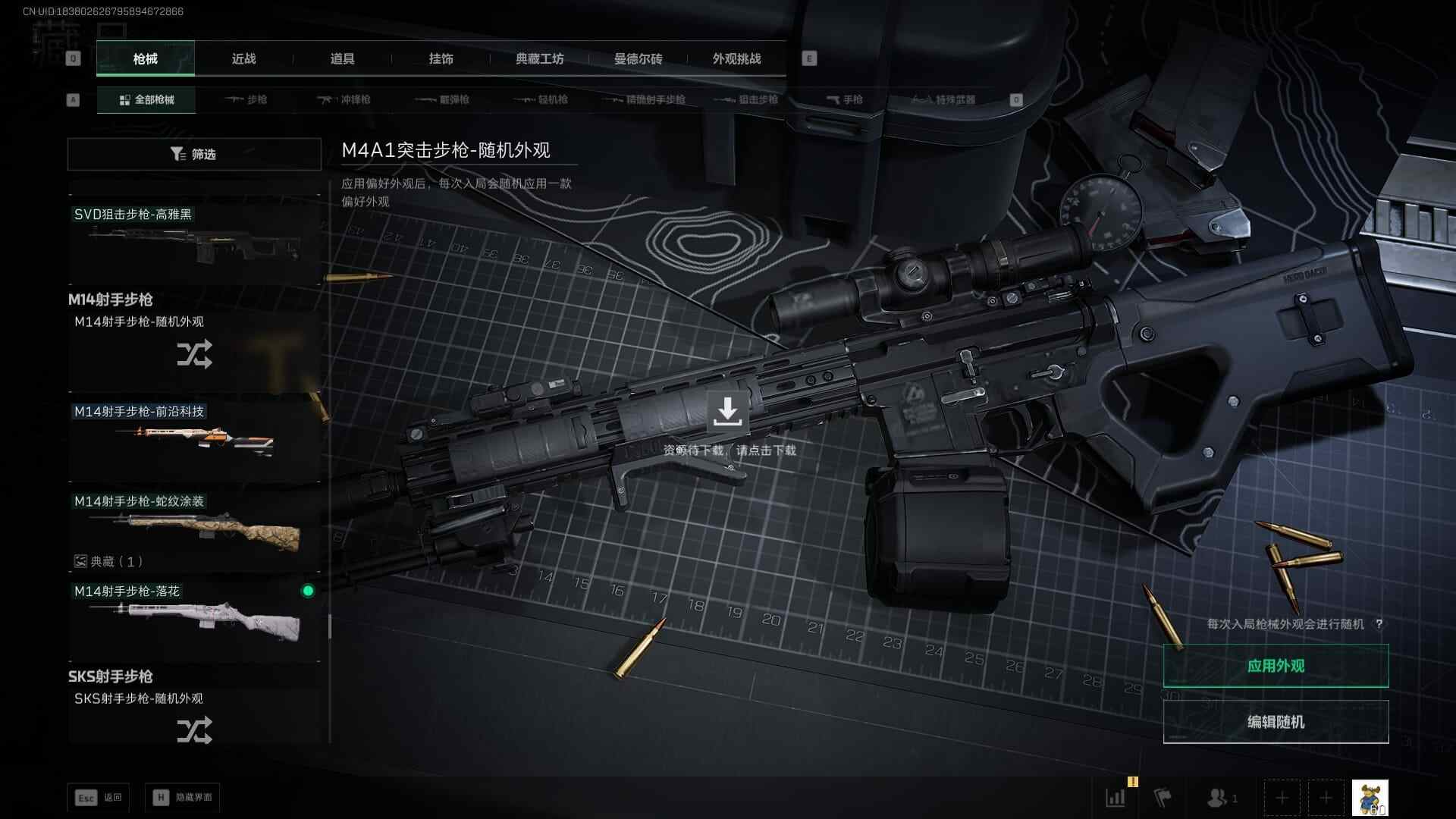Select the 挂饰 charms tab
This screenshot has width=1456, height=819.
[441, 59]
